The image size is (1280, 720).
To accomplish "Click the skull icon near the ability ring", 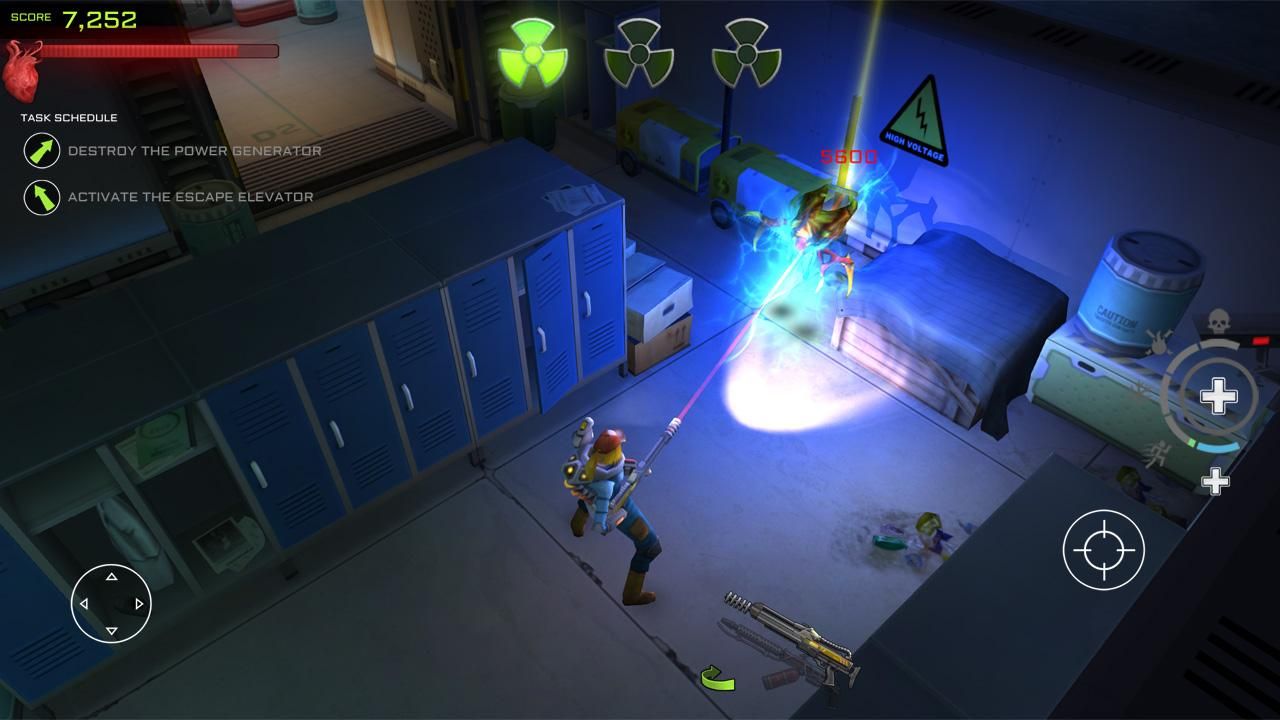I will [1218, 321].
